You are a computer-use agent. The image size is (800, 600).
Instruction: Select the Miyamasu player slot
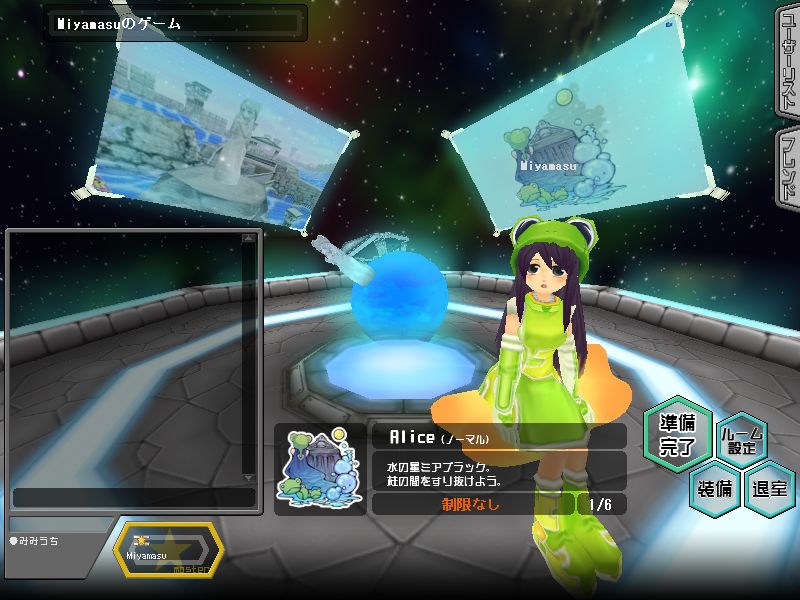coord(168,551)
